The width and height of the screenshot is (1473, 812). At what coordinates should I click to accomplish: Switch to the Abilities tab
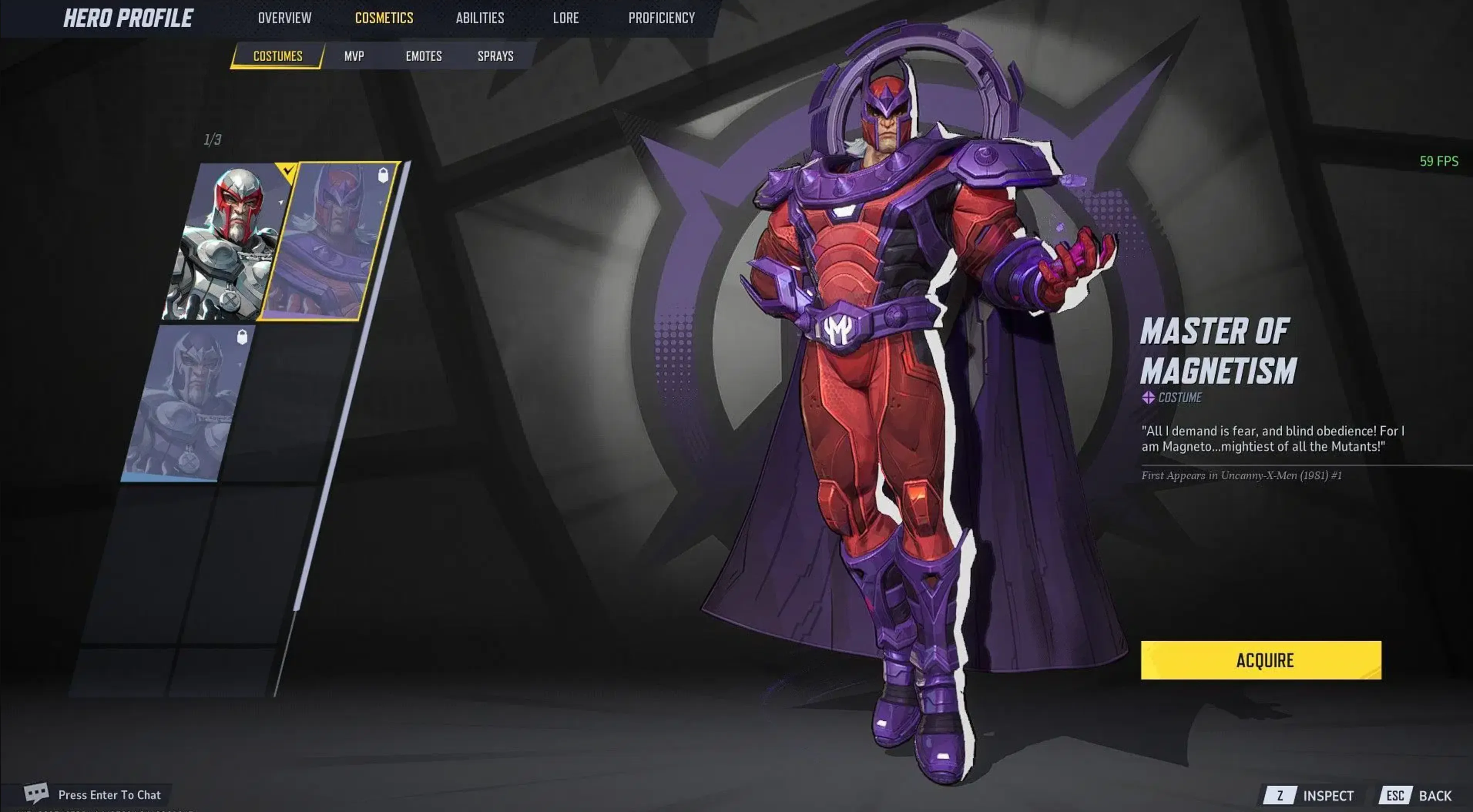tap(480, 18)
